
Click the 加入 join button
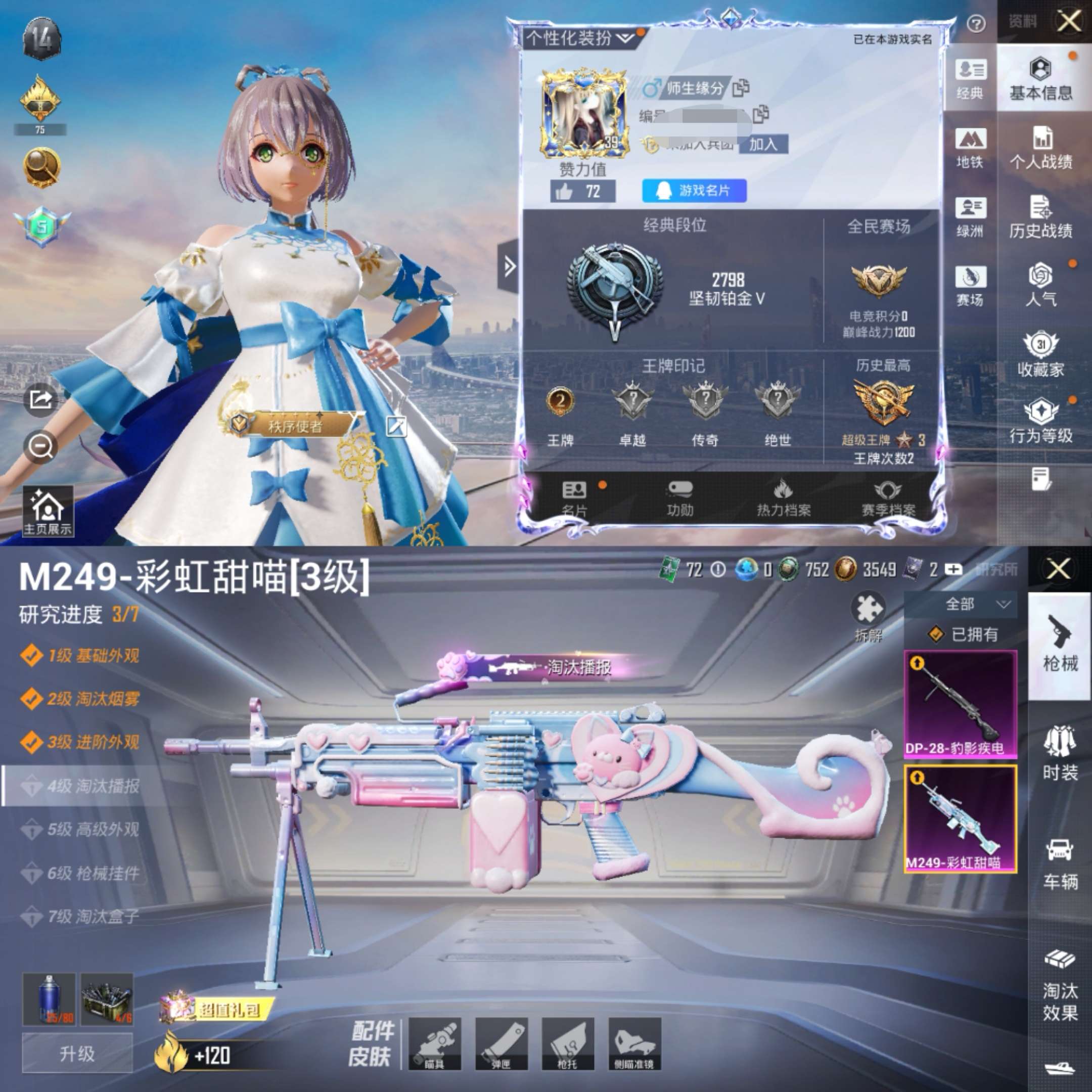click(763, 145)
